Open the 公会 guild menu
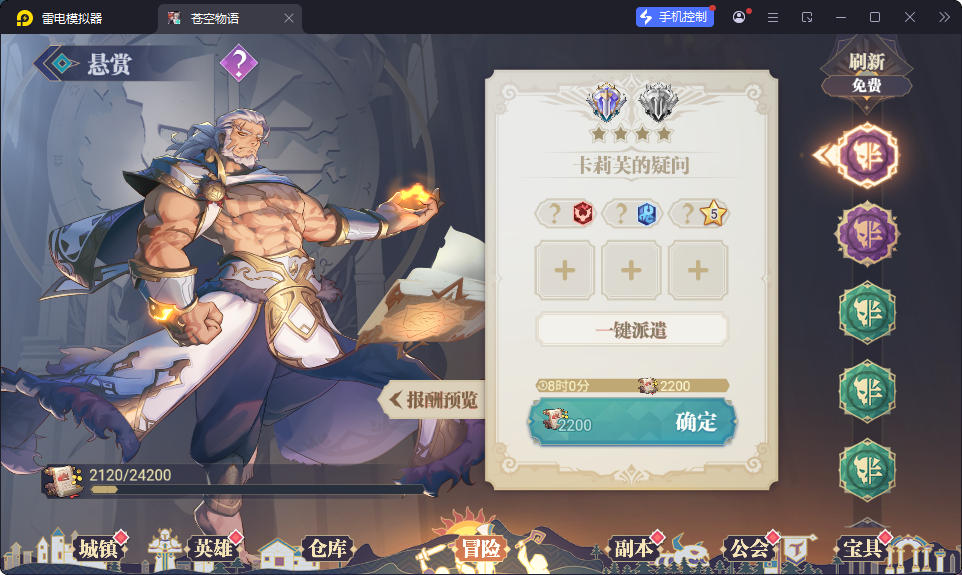This screenshot has width=962, height=575. point(749,548)
